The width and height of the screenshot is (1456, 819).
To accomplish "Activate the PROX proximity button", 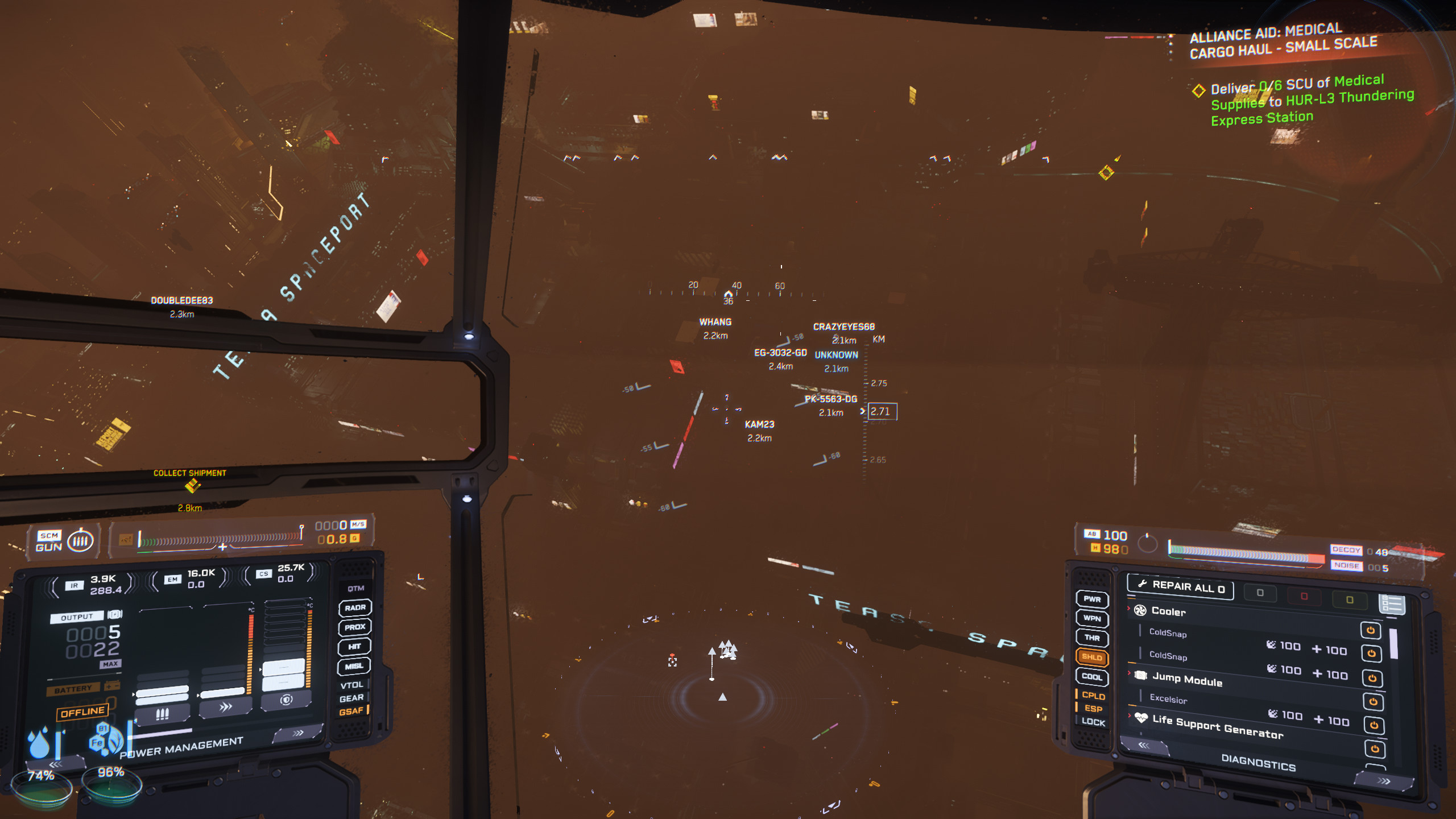I will (x=355, y=627).
